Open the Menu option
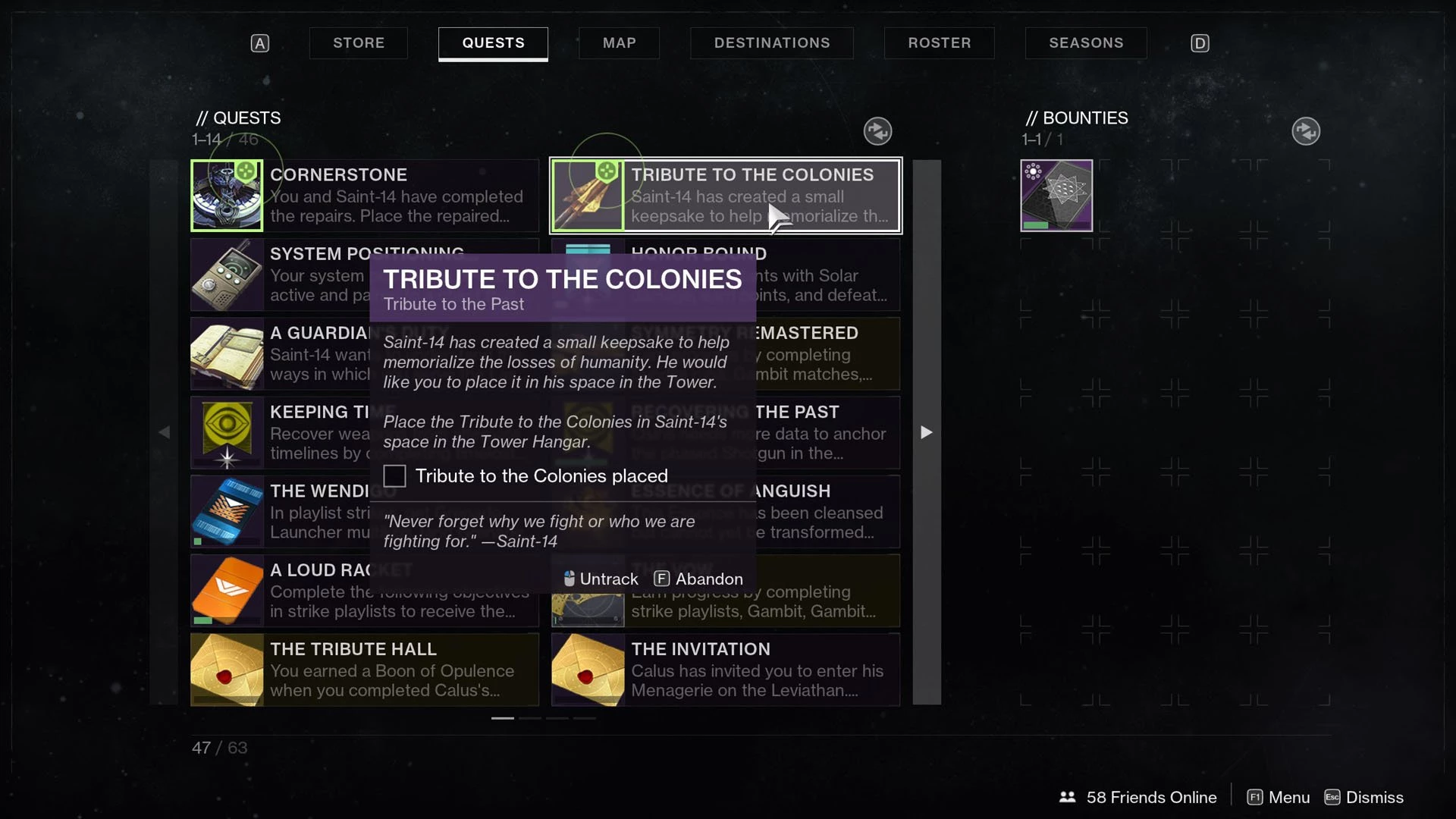Image resolution: width=1456 pixels, height=819 pixels. pos(1279,797)
